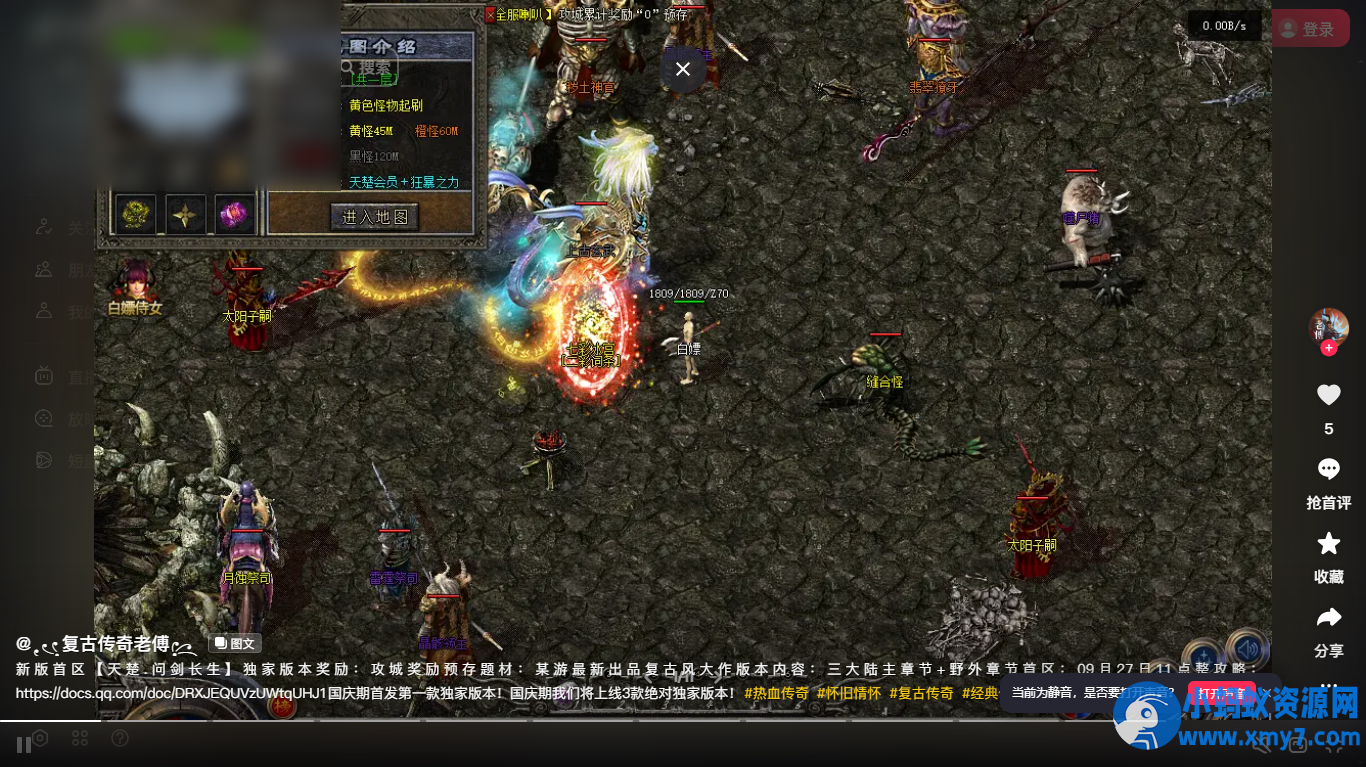Like the video with the heart icon
The width and height of the screenshot is (1366, 767).
pyautogui.click(x=1328, y=396)
